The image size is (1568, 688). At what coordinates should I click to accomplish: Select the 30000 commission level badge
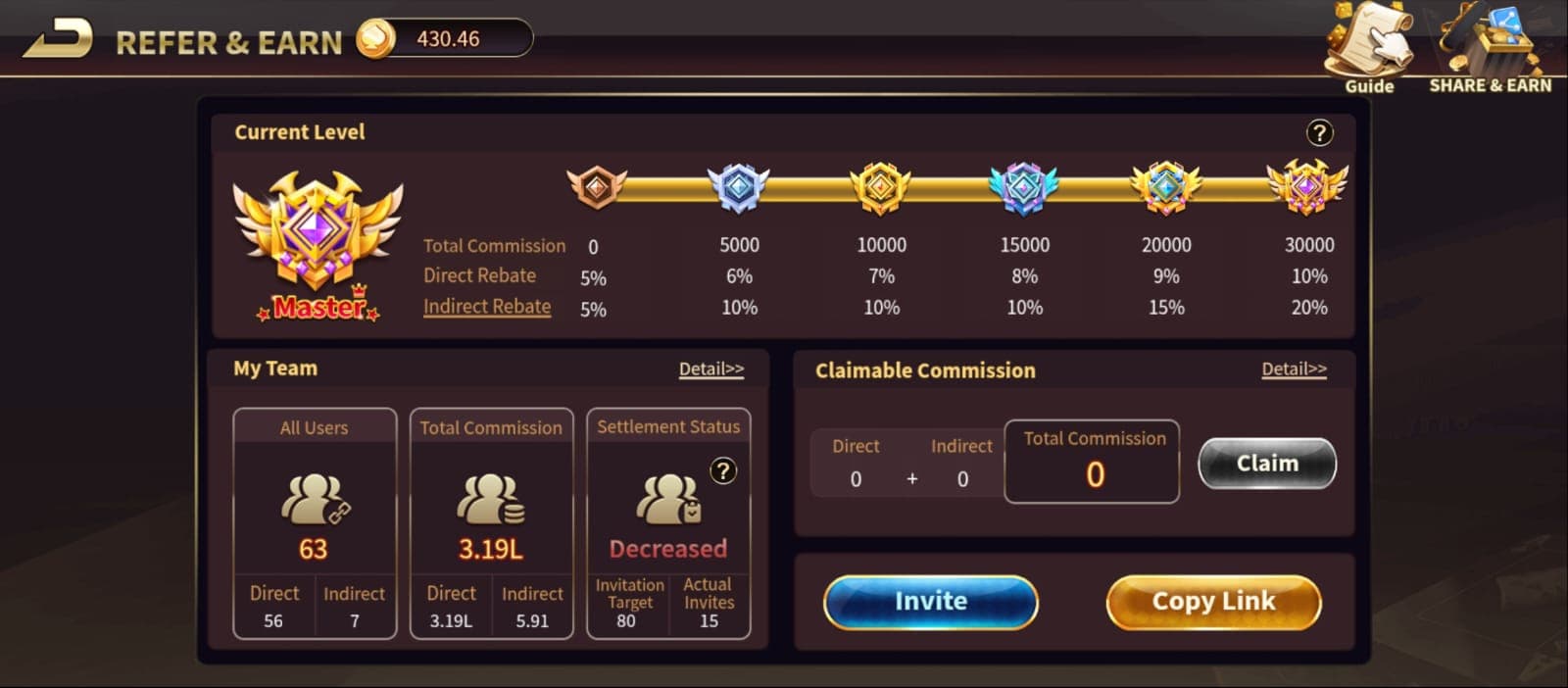(1307, 187)
